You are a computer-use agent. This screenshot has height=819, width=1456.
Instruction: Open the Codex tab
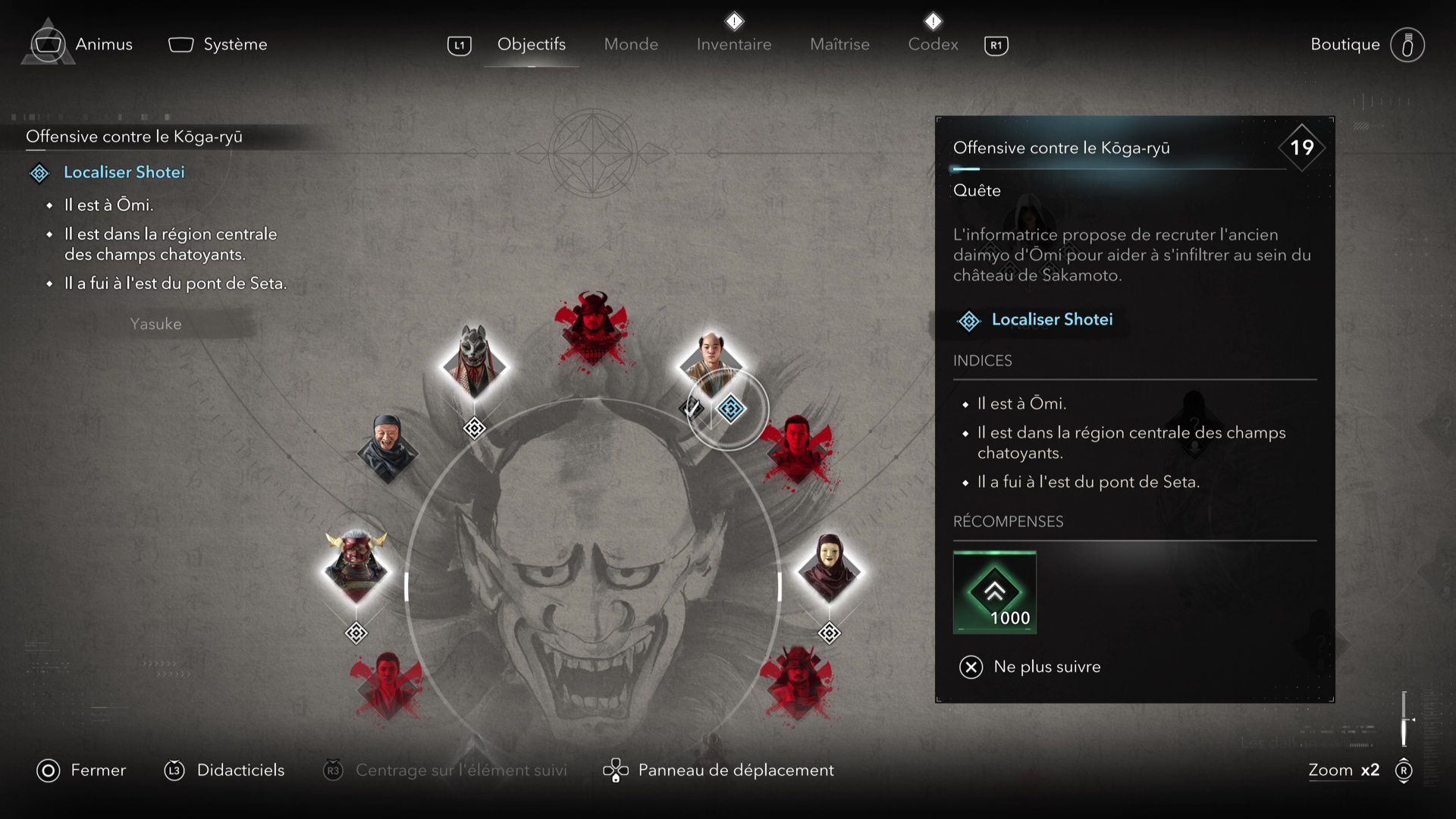(933, 45)
